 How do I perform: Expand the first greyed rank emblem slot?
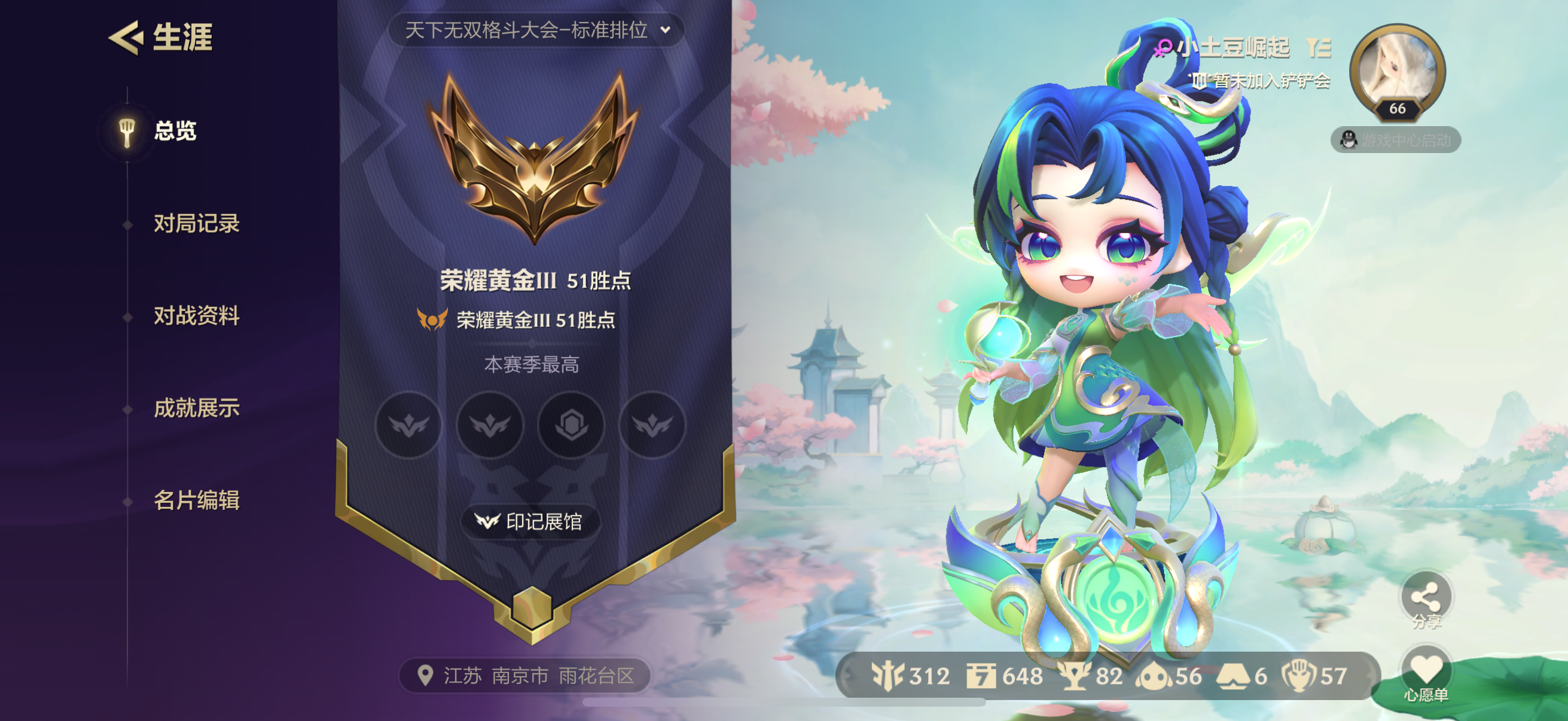[x=408, y=426]
